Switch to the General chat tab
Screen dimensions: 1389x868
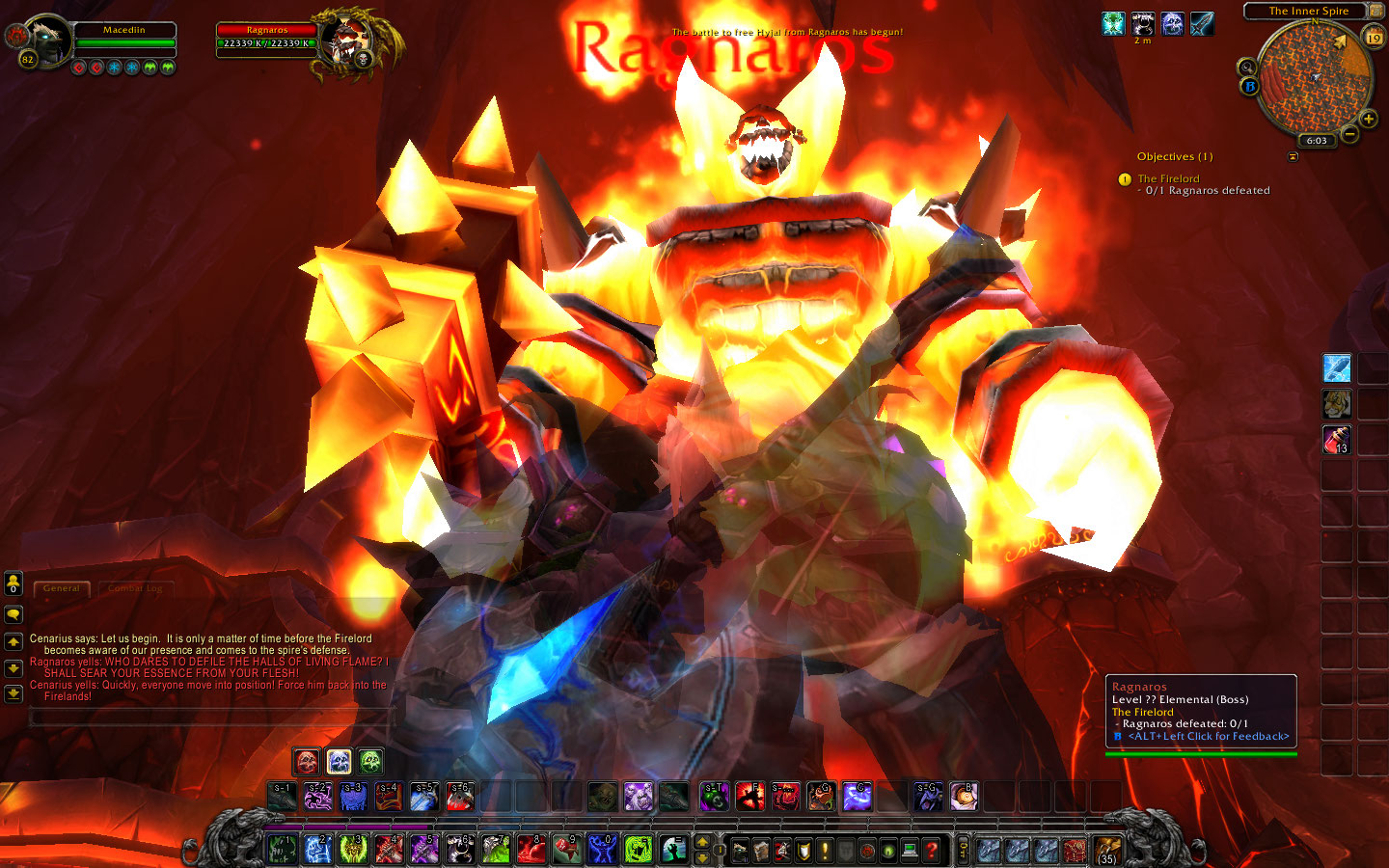[62, 588]
